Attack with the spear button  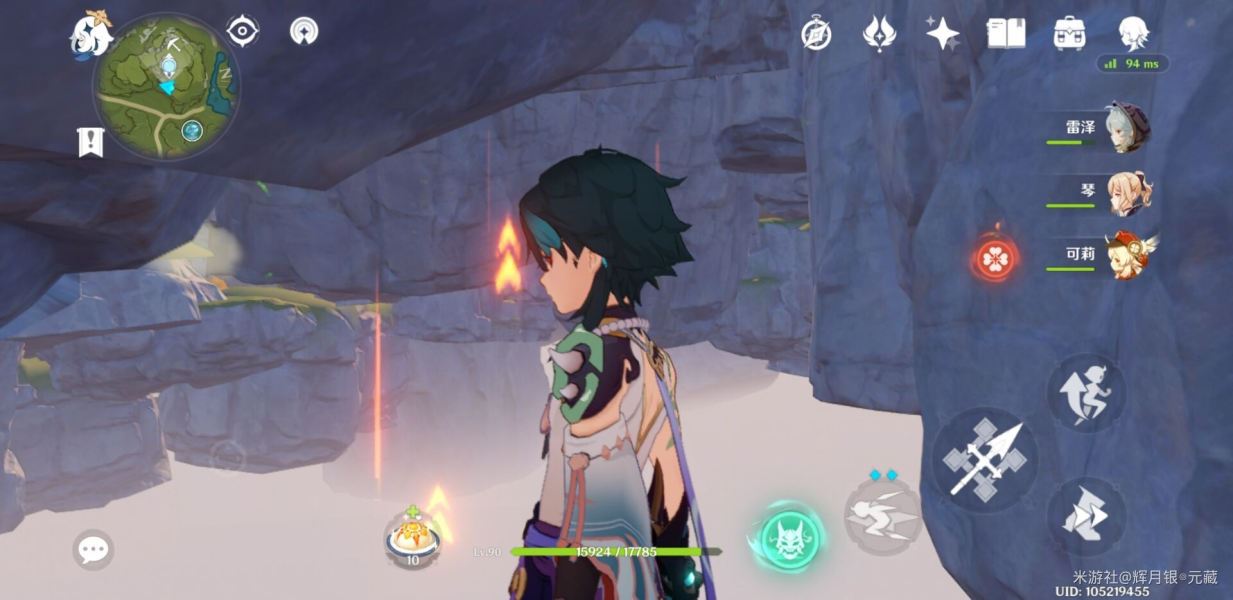click(984, 460)
